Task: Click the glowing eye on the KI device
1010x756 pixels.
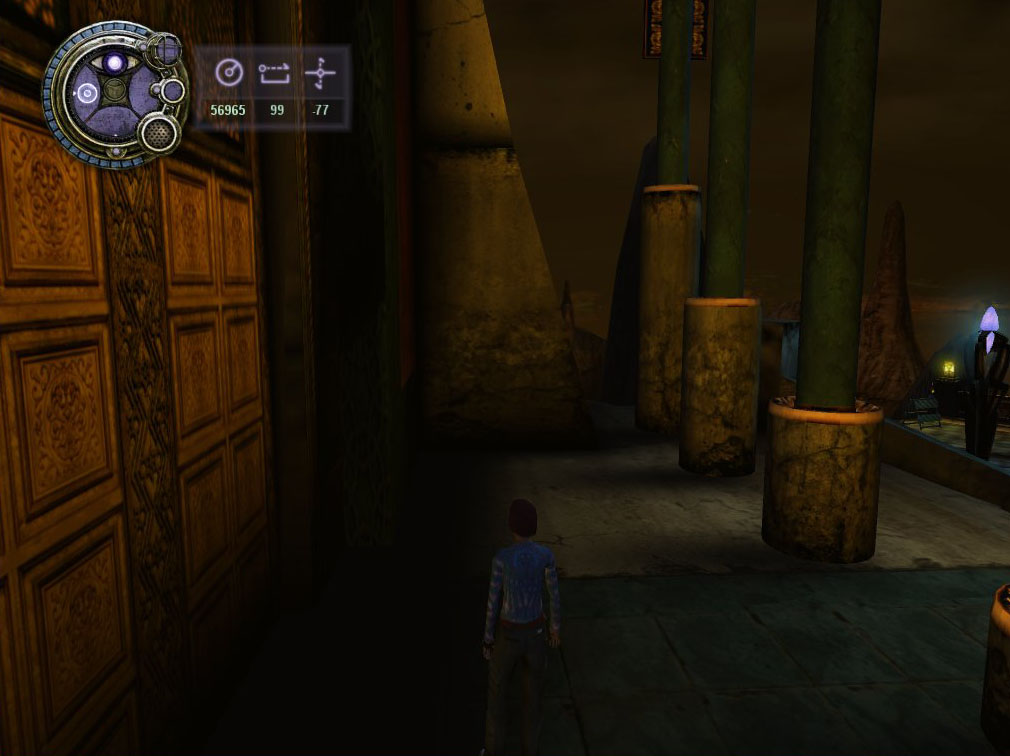Action: pyautogui.click(x=116, y=63)
